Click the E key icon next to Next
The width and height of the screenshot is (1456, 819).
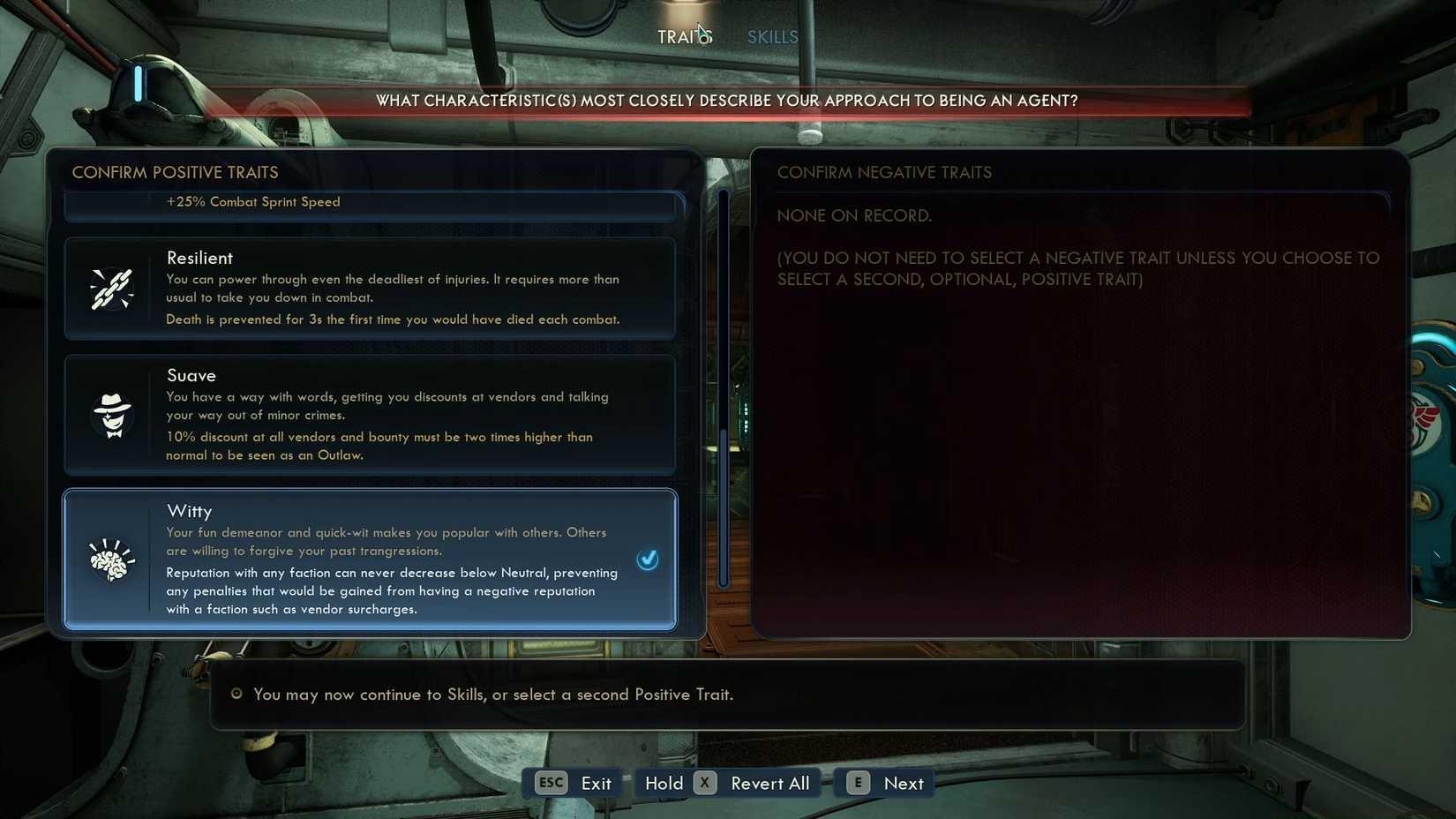click(x=856, y=783)
